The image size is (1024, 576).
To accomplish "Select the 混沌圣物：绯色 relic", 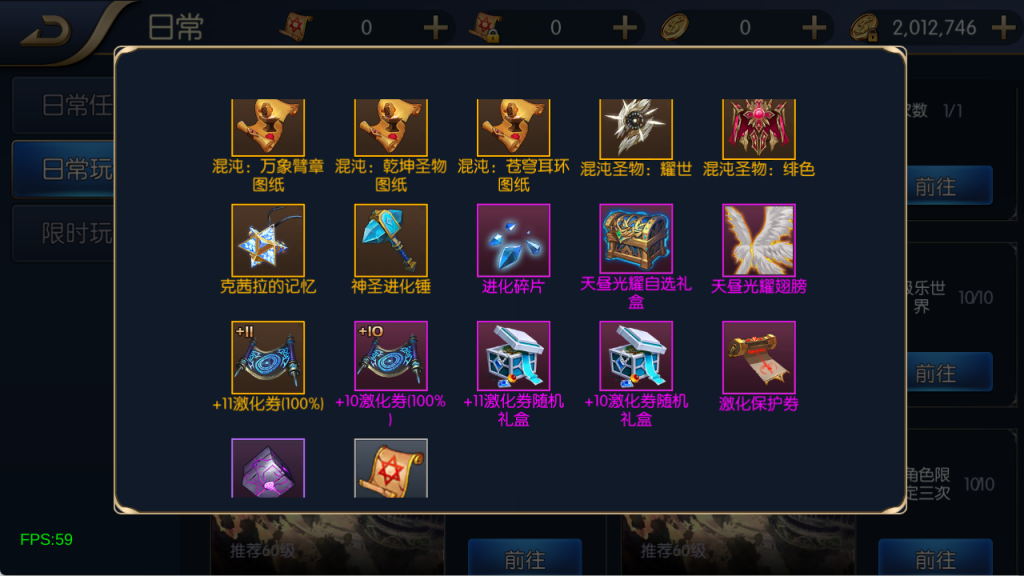I will (x=759, y=128).
